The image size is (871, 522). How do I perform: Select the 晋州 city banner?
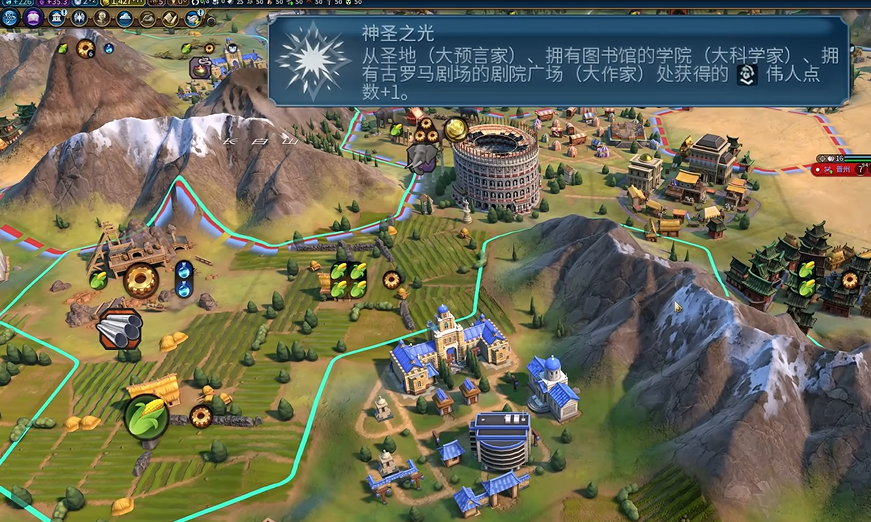(x=840, y=170)
